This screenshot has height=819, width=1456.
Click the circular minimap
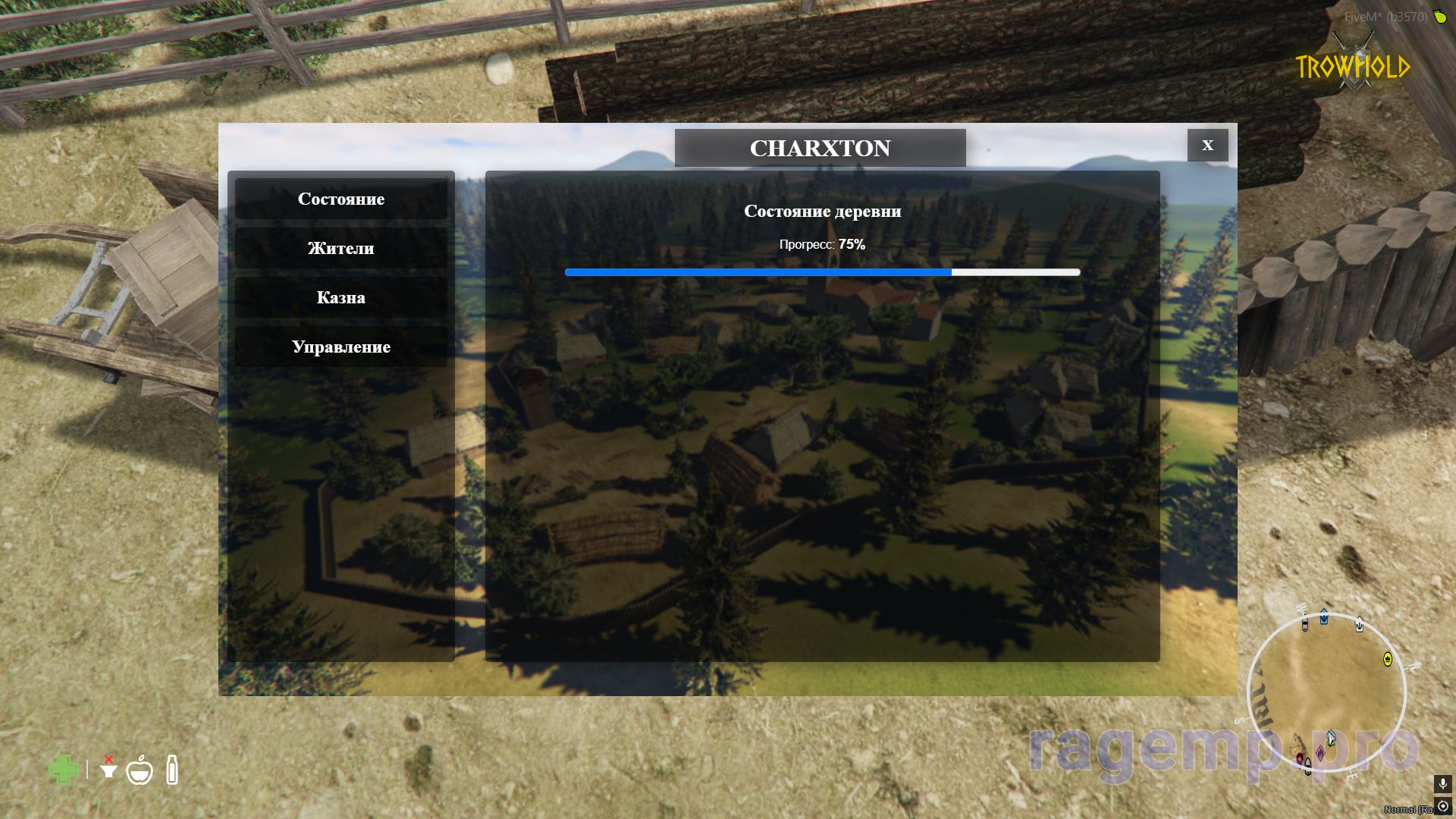tap(1326, 693)
